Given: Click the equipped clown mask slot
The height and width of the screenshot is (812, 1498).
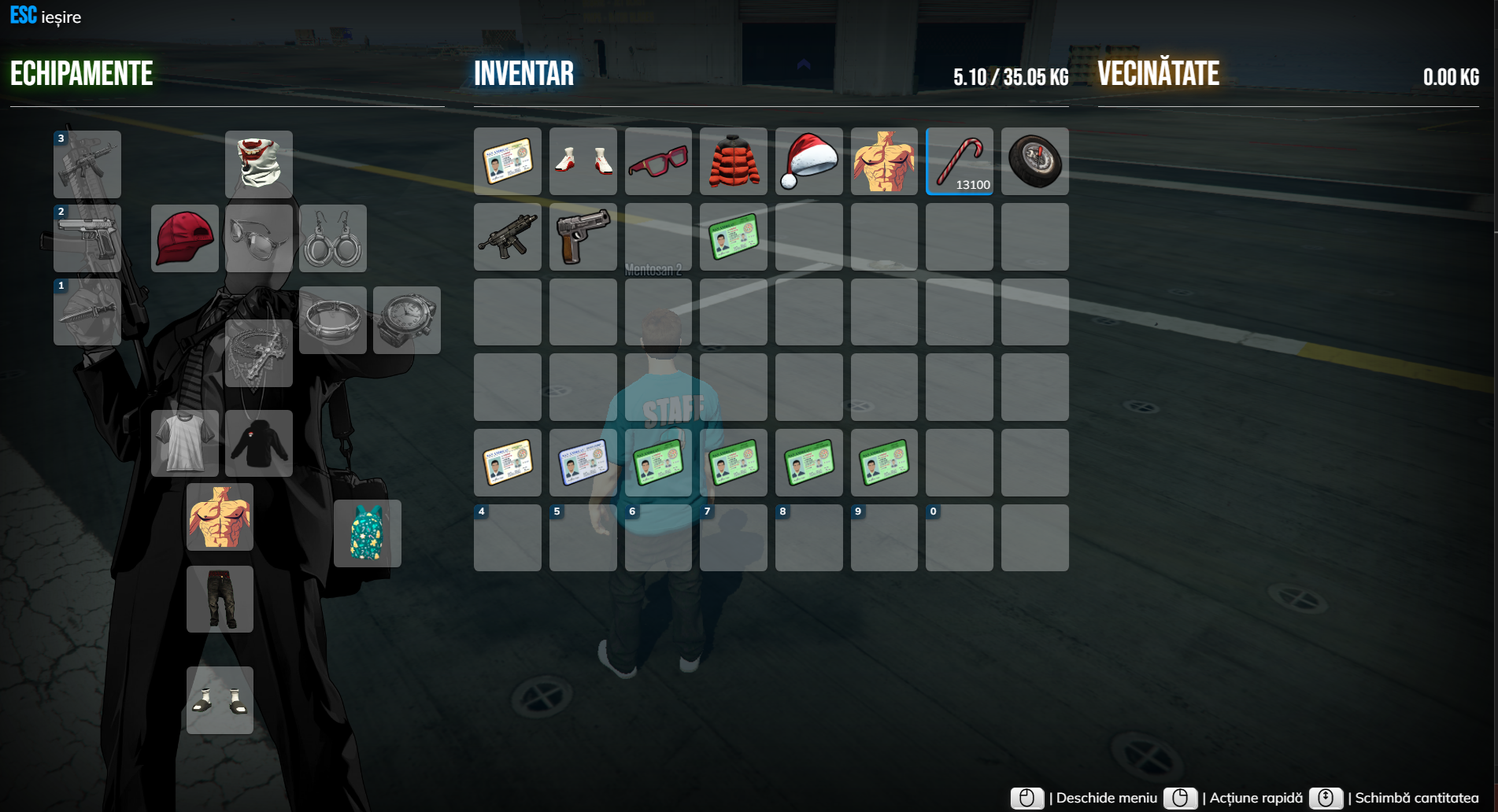Looking at the screenshot, I should point(259,164).
